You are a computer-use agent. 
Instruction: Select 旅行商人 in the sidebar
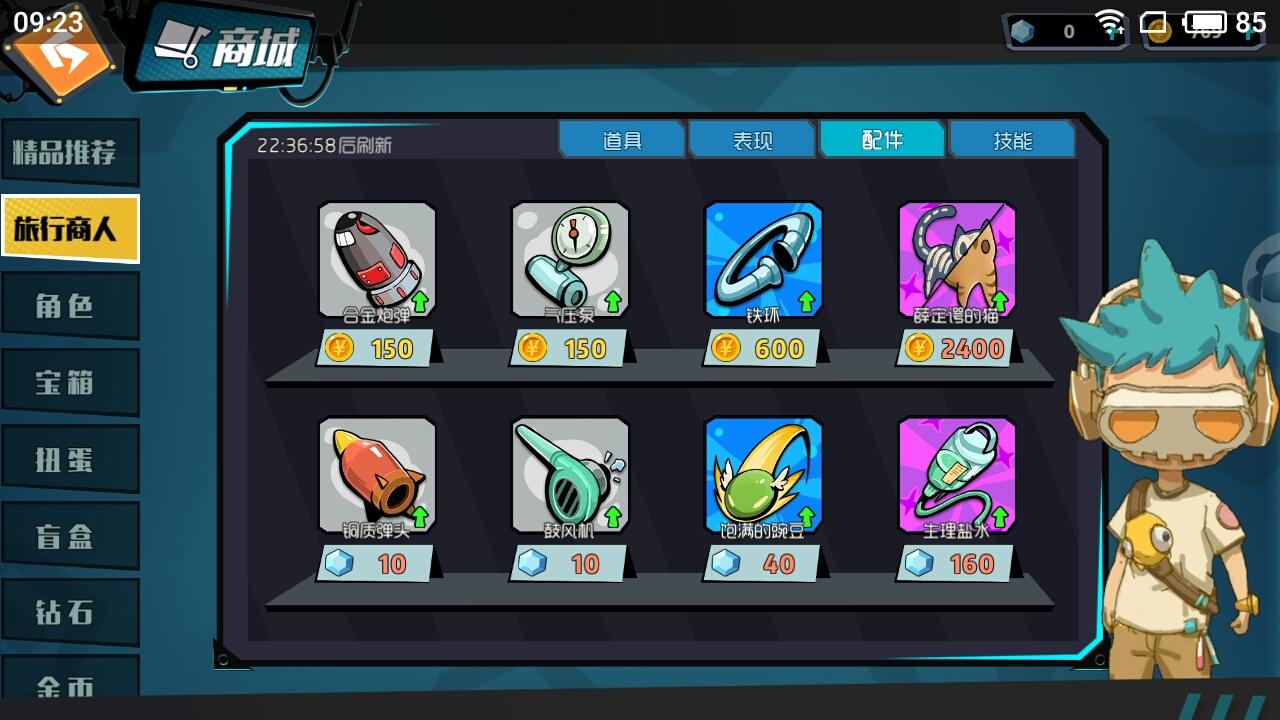pos(70,228)
